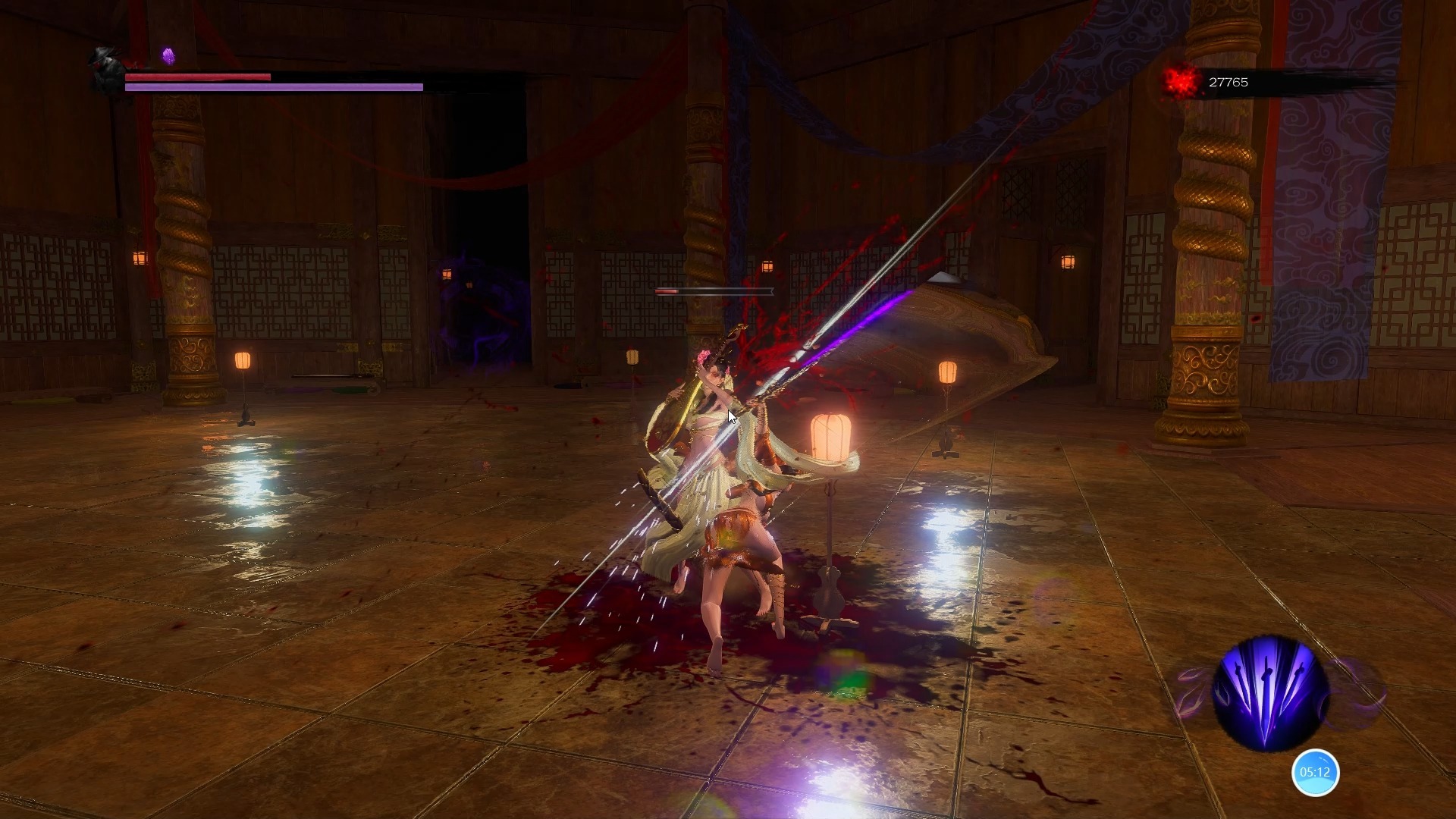
Task: Select the straw-hat player portrait
Action: click(105, 69)
